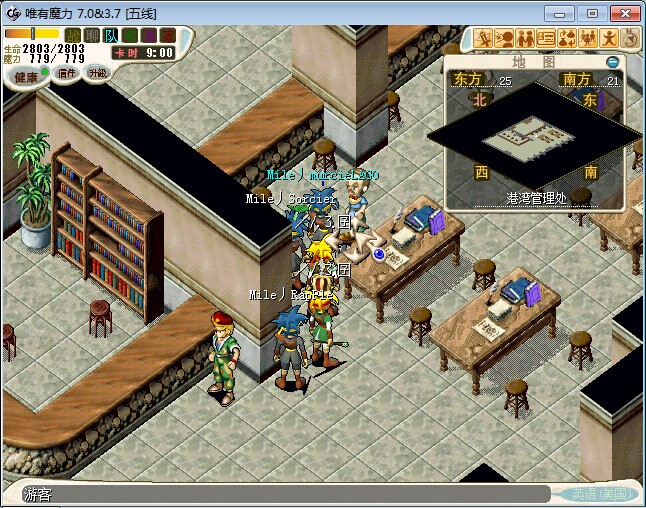The height and width of the screenshot is (508, 646).
Task: Click the compass icon
Action: click(x=630, y=38)
